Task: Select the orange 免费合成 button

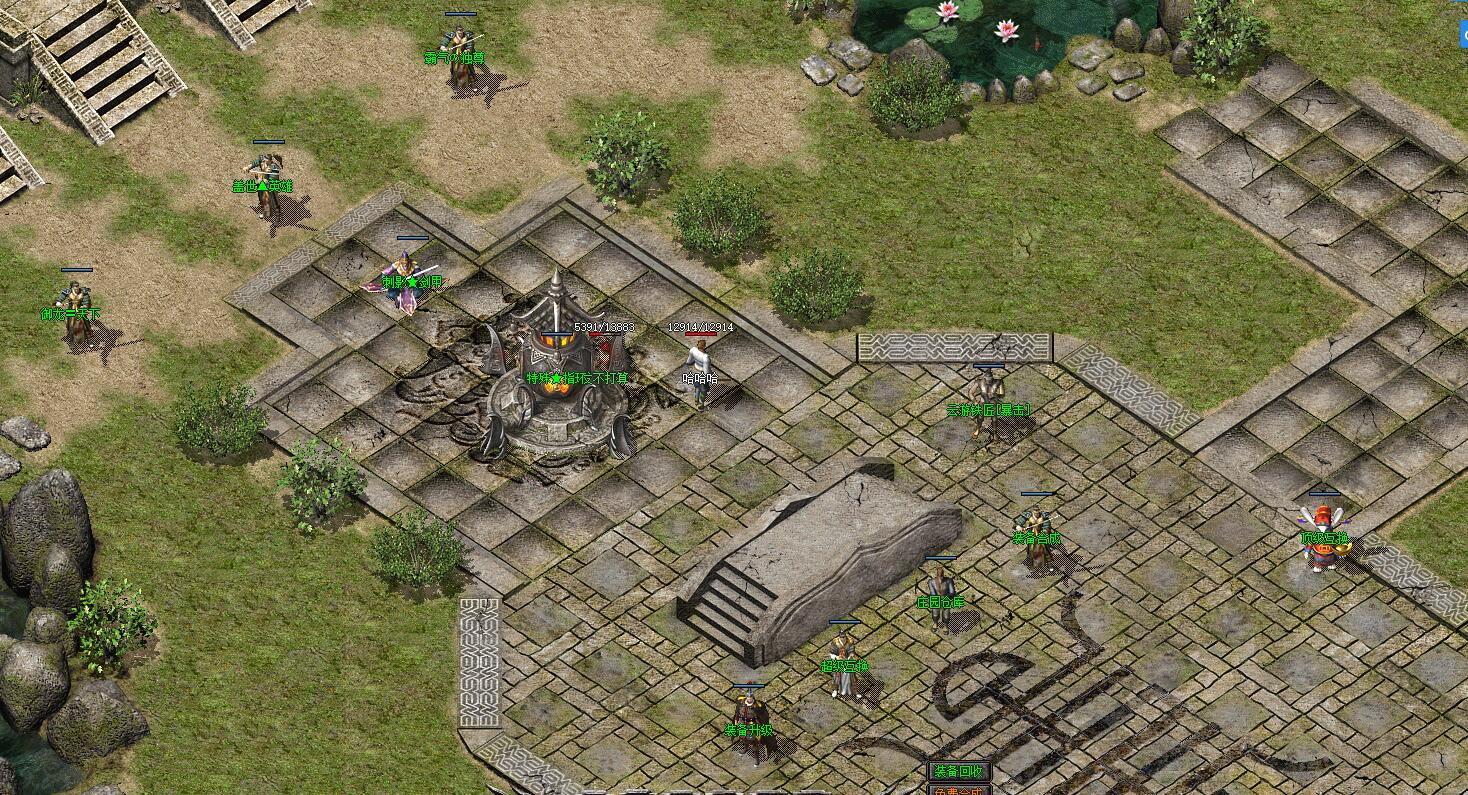Action: pyautogui.click(x=959, y=790)
